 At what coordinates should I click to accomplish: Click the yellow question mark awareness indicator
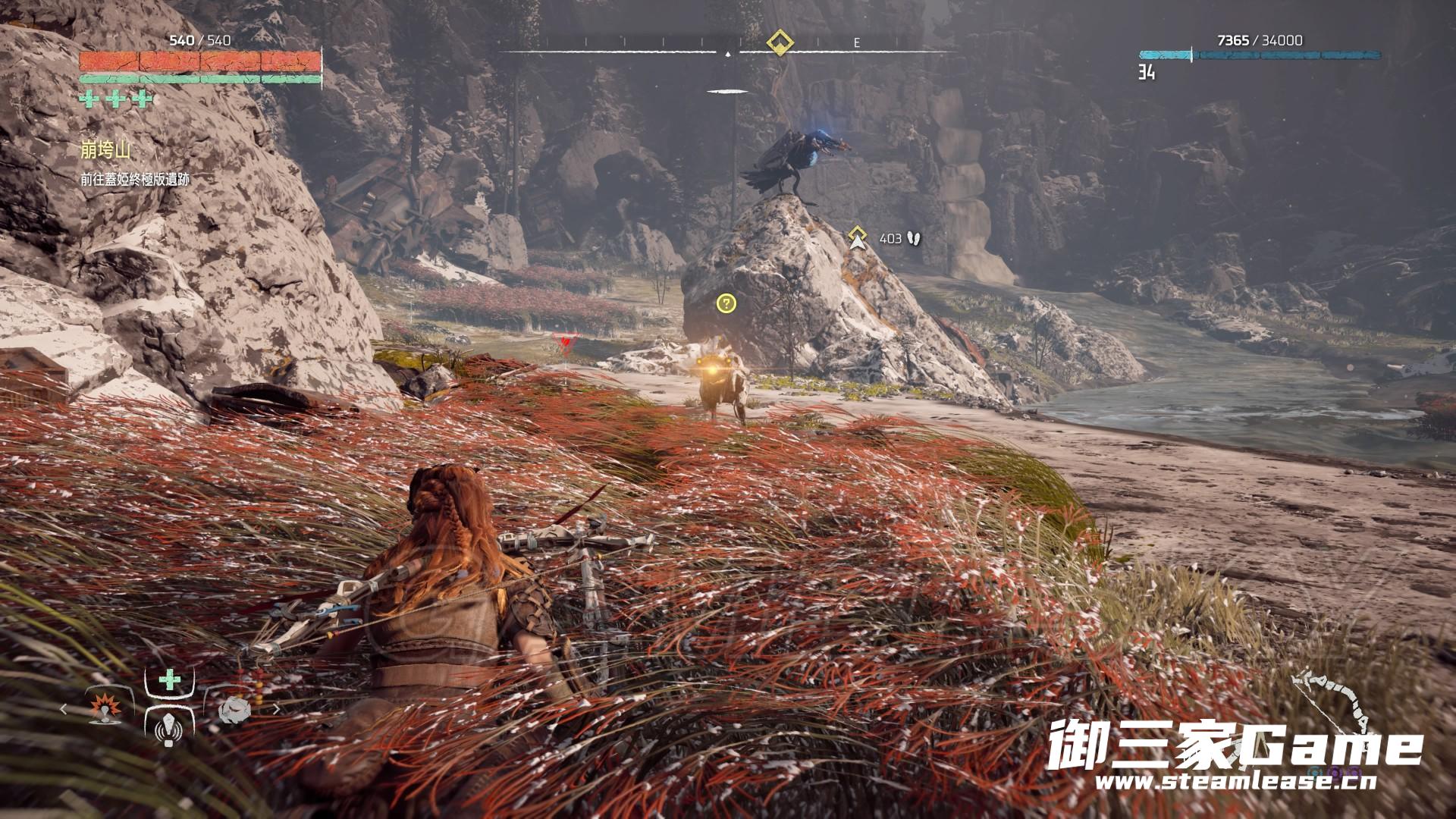point(726,304)
